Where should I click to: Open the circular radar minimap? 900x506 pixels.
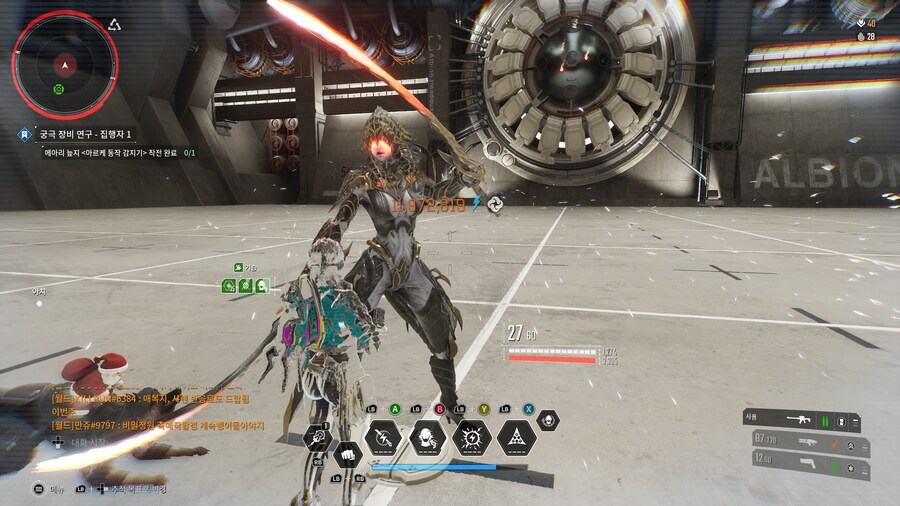click(x=64, y=65)
